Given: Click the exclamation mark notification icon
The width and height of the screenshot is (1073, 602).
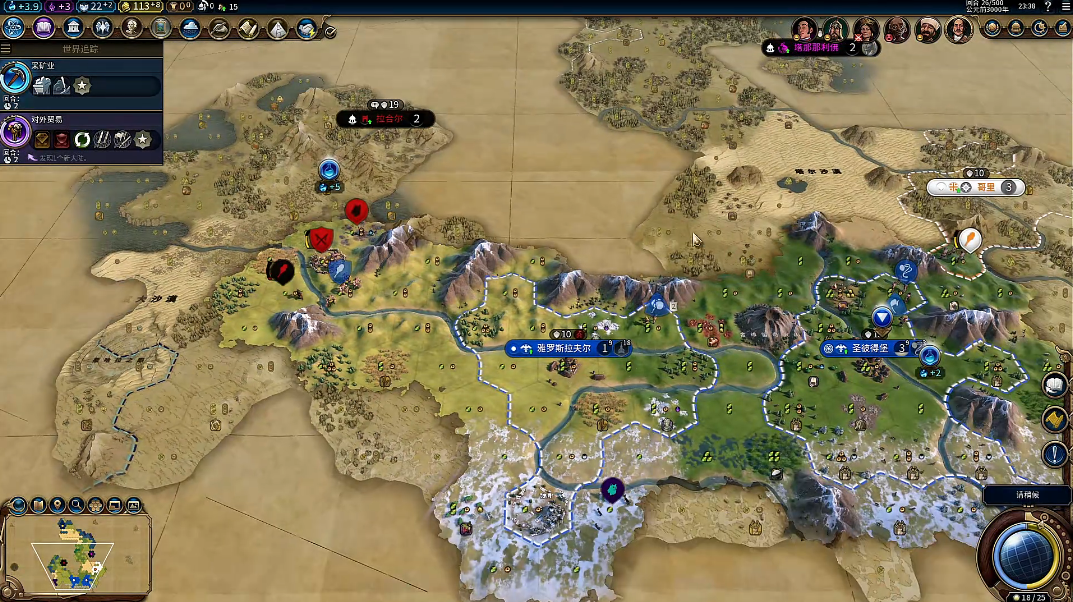Looking at the screenshot, I should click(1056, 454).
